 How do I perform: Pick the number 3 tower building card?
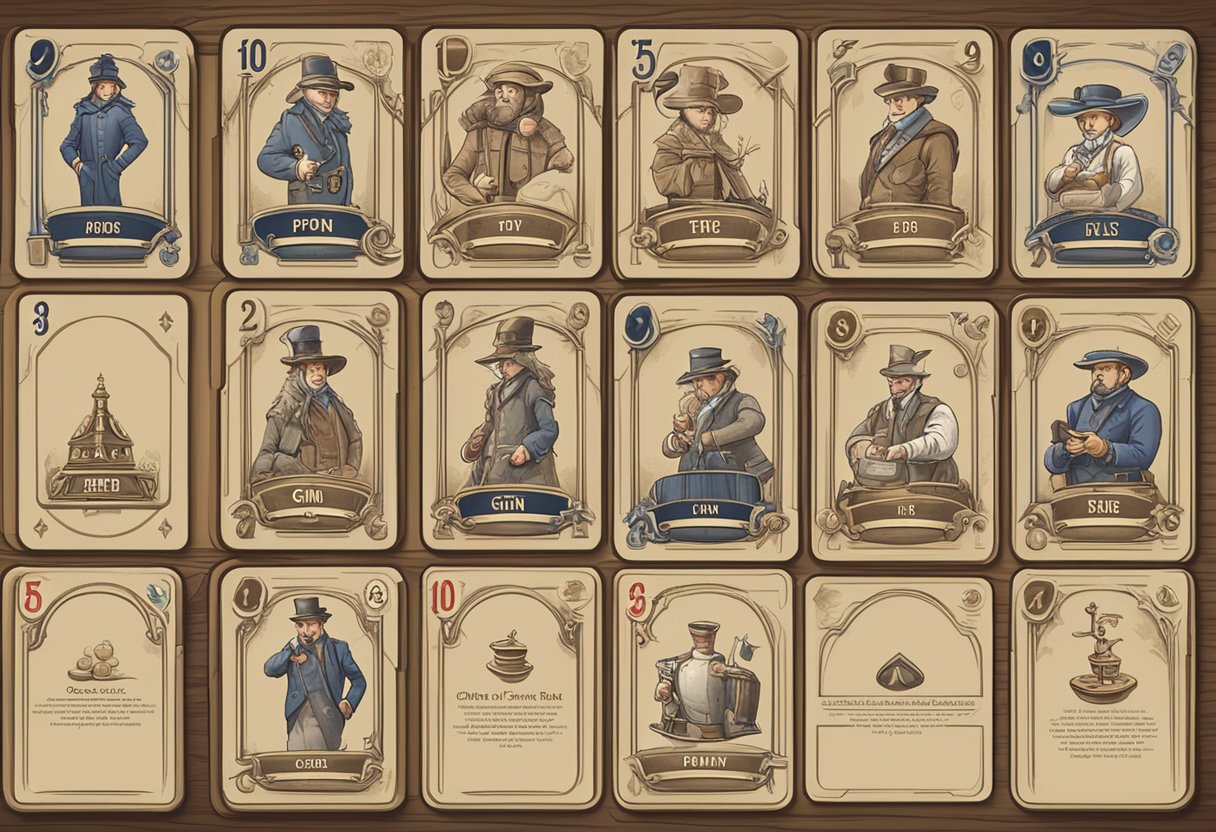103,420
